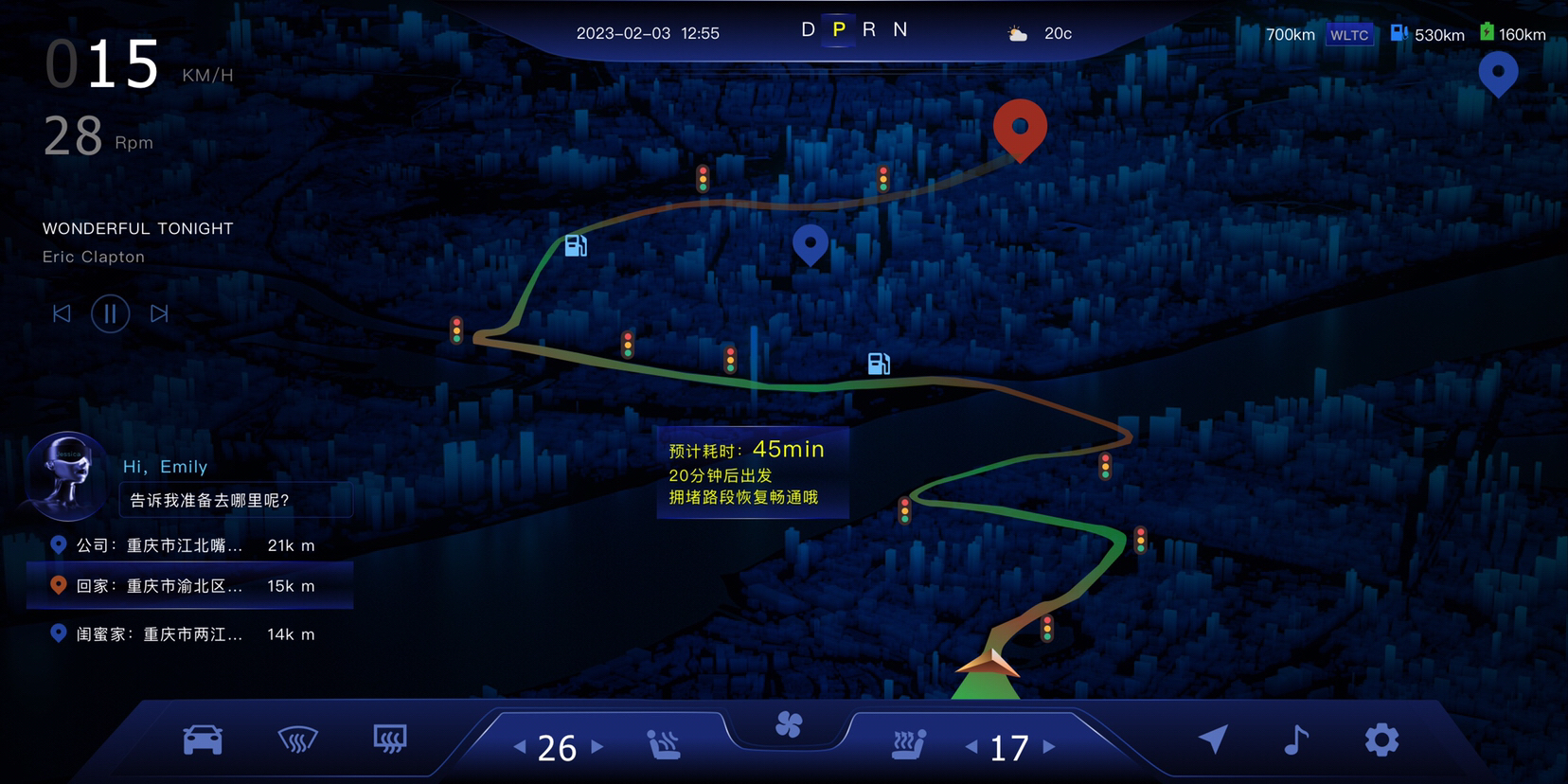Skip to the previous song

(62, 313)
